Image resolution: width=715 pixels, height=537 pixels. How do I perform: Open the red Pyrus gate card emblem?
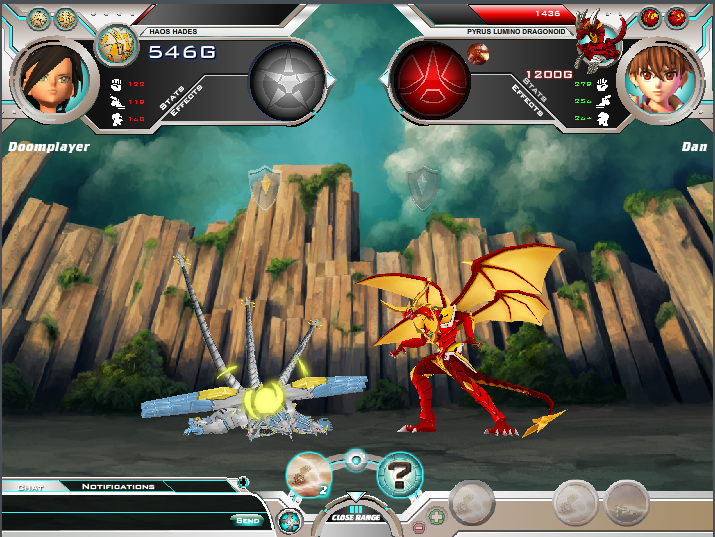click(x=429, y=83)
